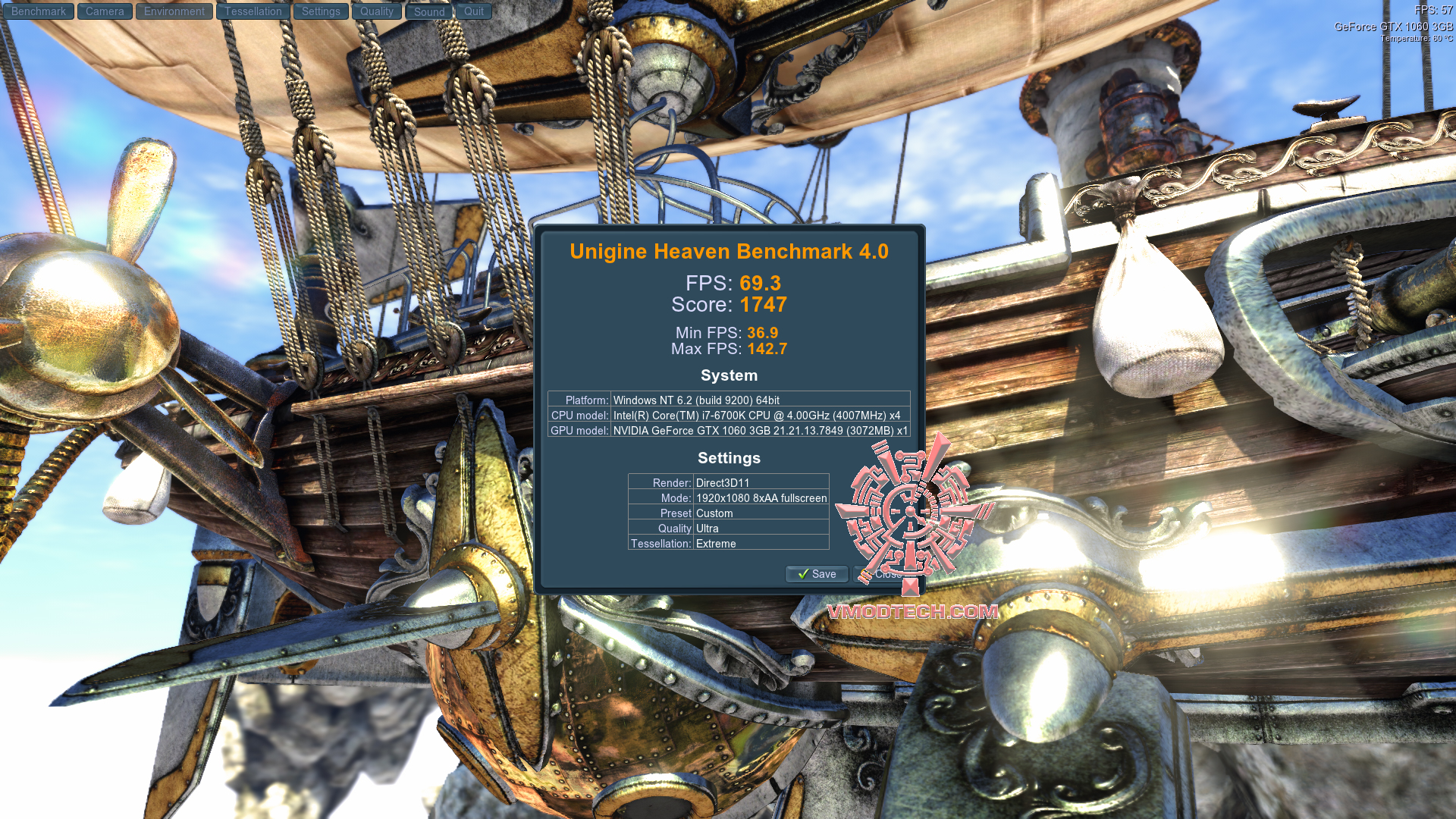
Task: Select the CPU model row
Action: click(729, 415)
